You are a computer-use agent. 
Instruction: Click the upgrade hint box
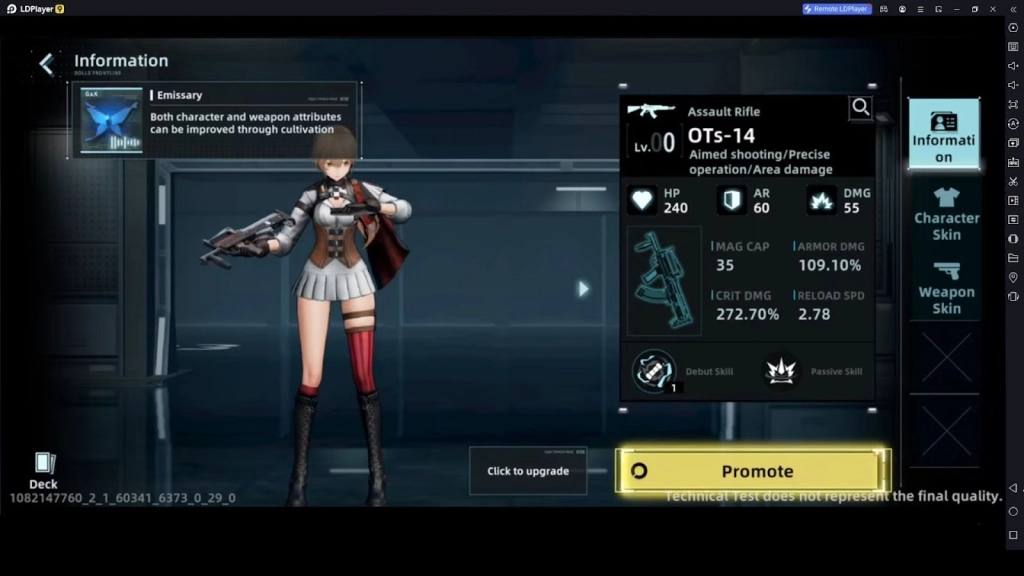528,471
